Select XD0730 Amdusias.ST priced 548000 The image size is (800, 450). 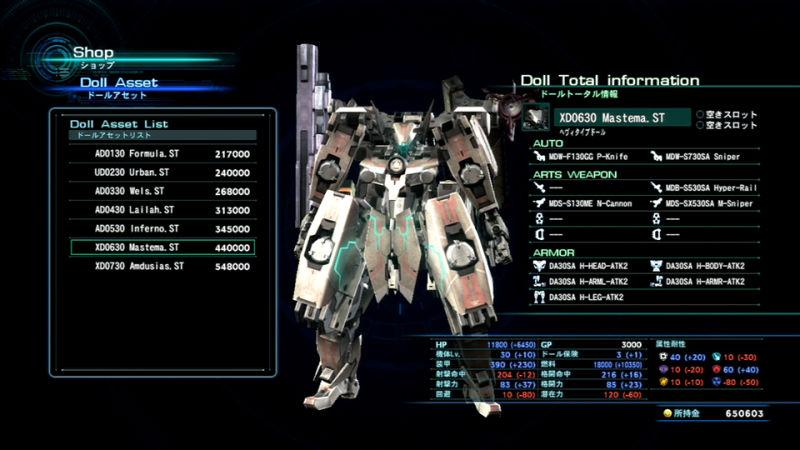pos(162,266)
